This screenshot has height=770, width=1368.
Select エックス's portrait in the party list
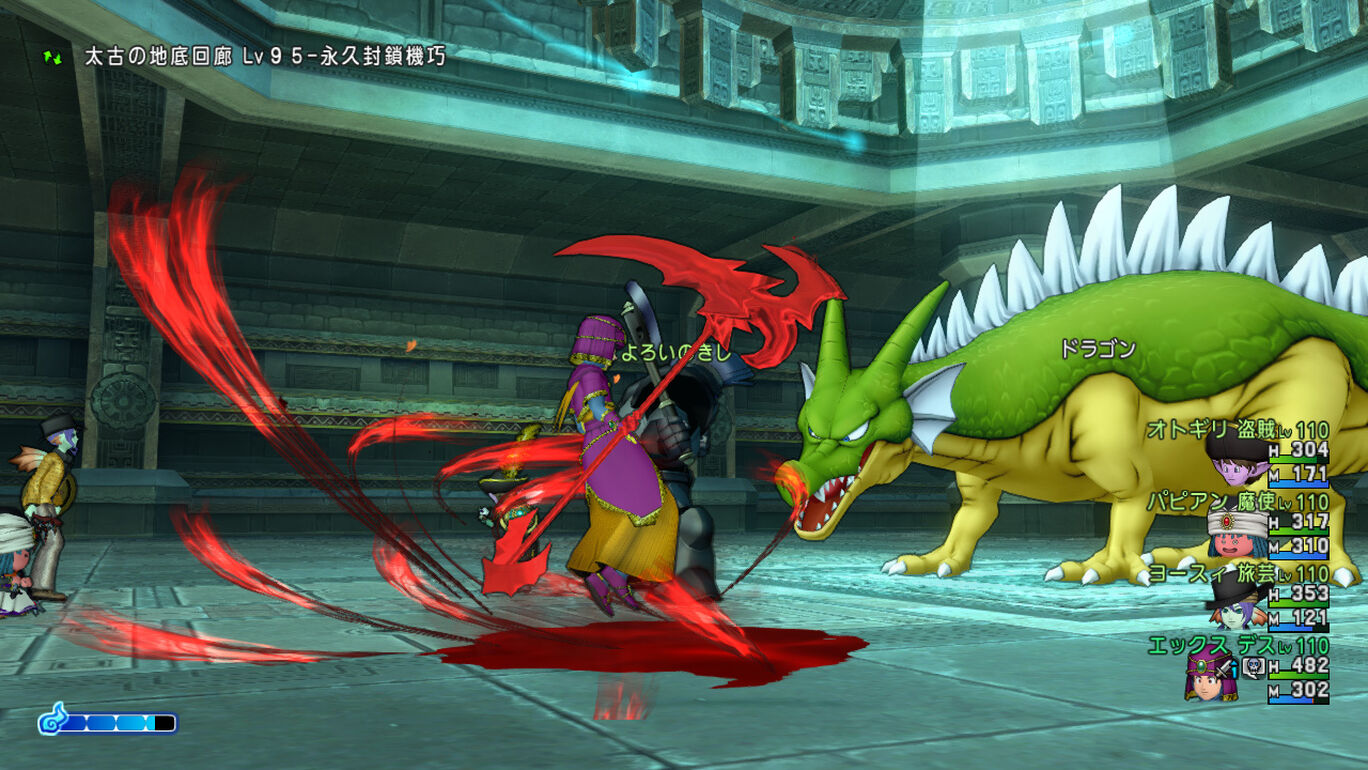pos(1209,676)
